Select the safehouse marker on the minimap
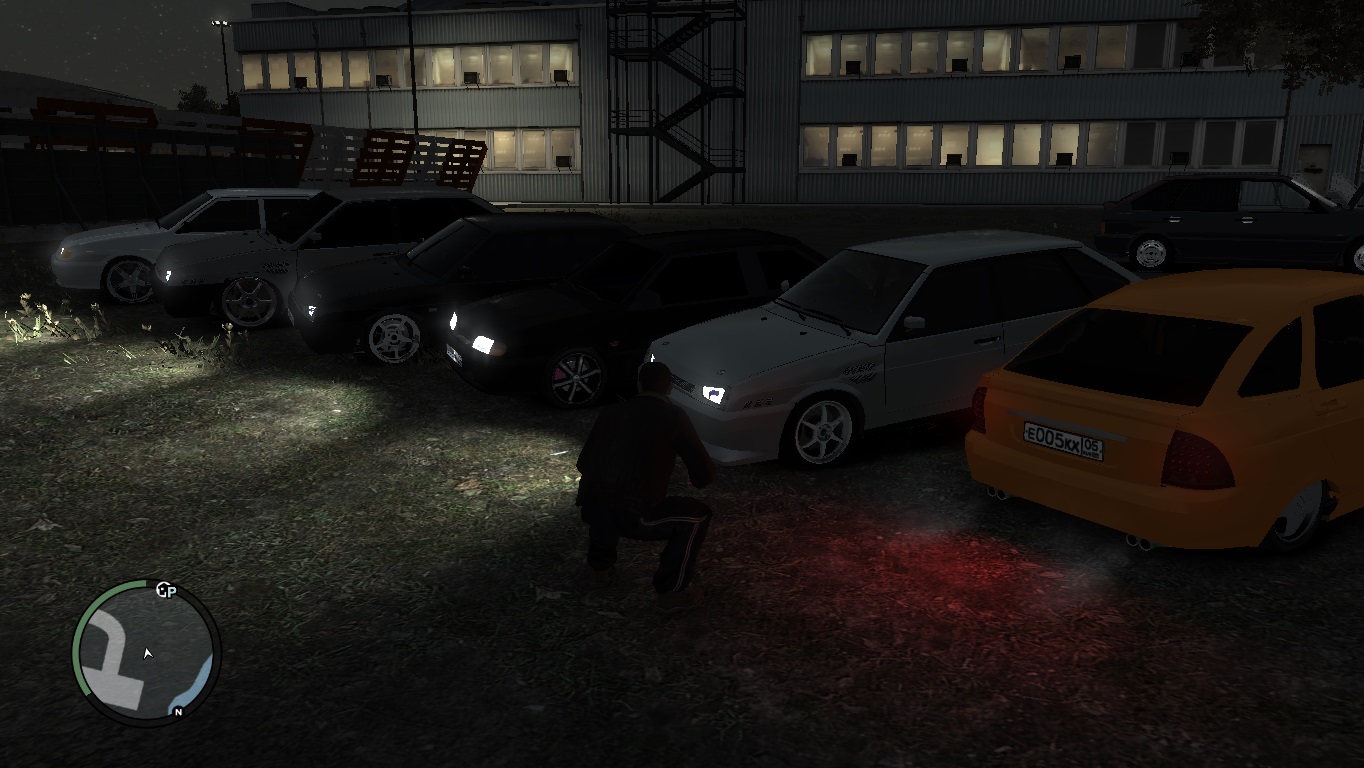This screenshot has width=1364, height=768. pyautogui.click(x=166, y=590)
